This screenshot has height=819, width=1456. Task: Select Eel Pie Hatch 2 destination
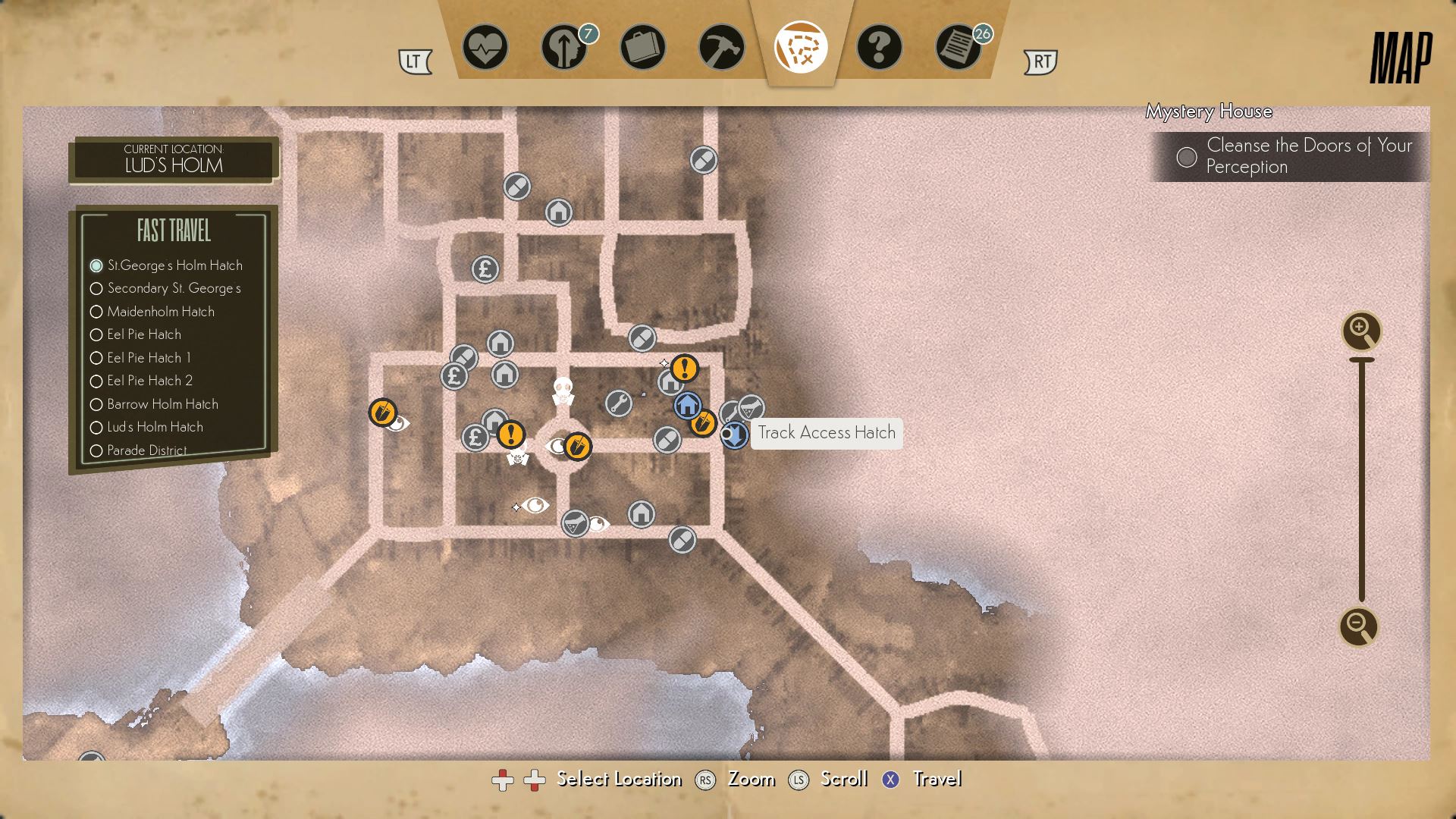pyautogui.click(x=149, y=381)
